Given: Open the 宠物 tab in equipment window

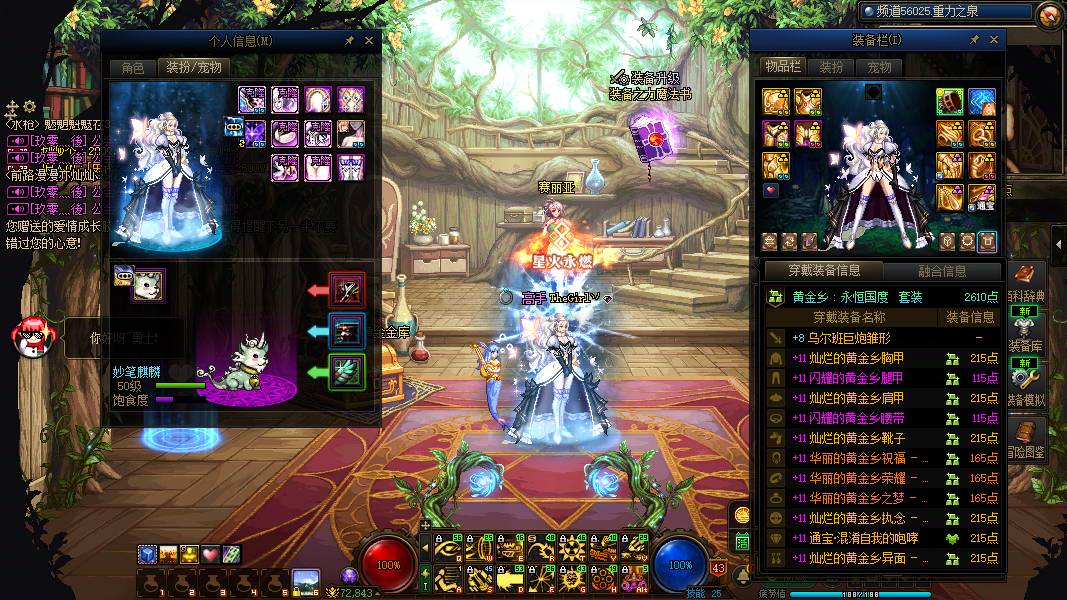Looking at the screenshot, I should click(879, 68).
